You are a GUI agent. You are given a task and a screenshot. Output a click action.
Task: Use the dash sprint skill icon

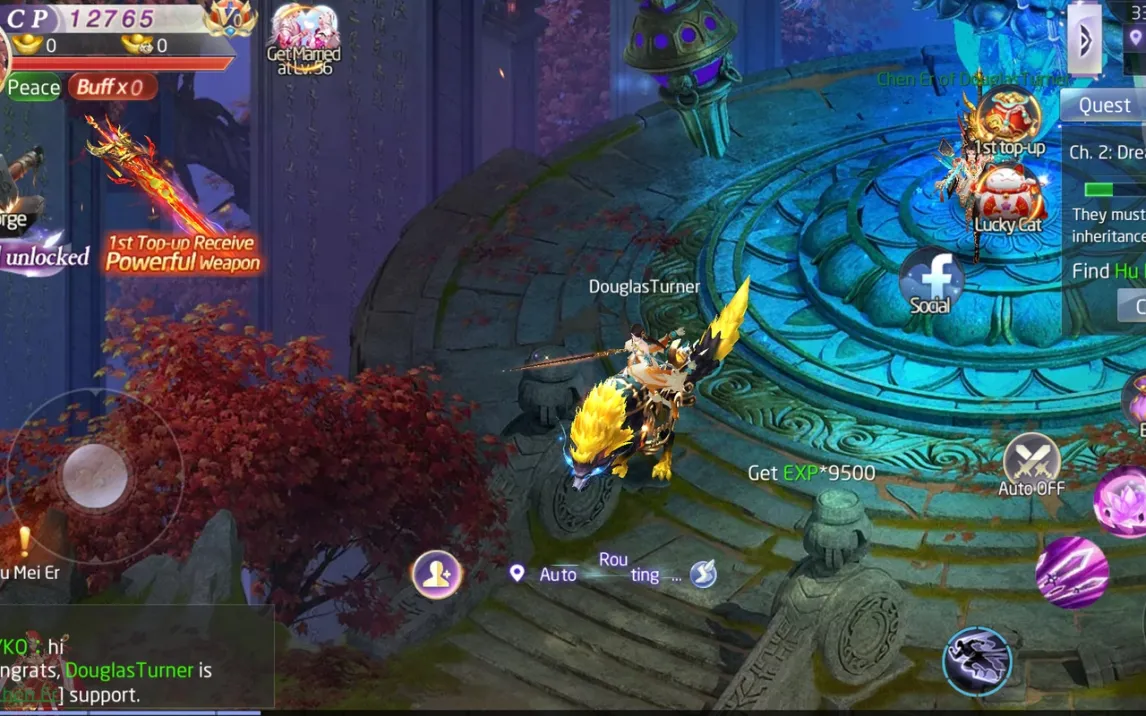click(977, 660)
